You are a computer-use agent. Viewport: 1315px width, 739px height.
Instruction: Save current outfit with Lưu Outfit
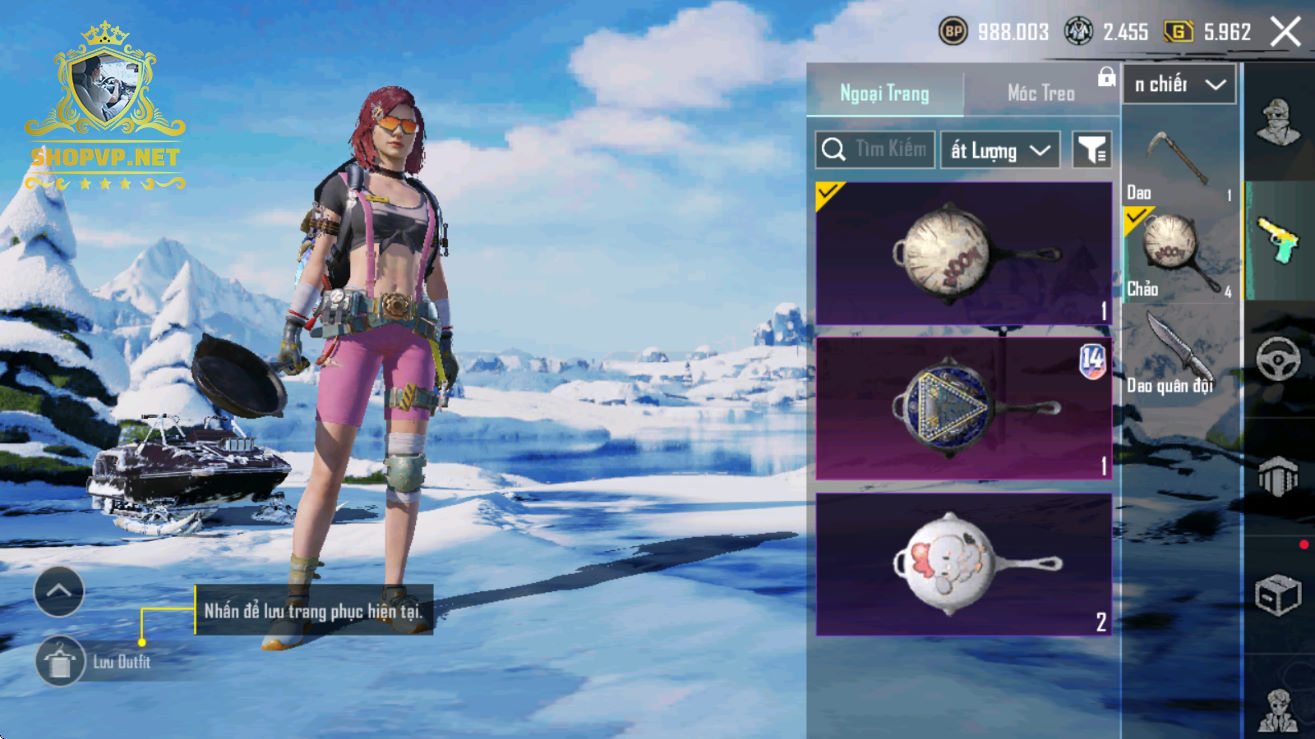62,661
